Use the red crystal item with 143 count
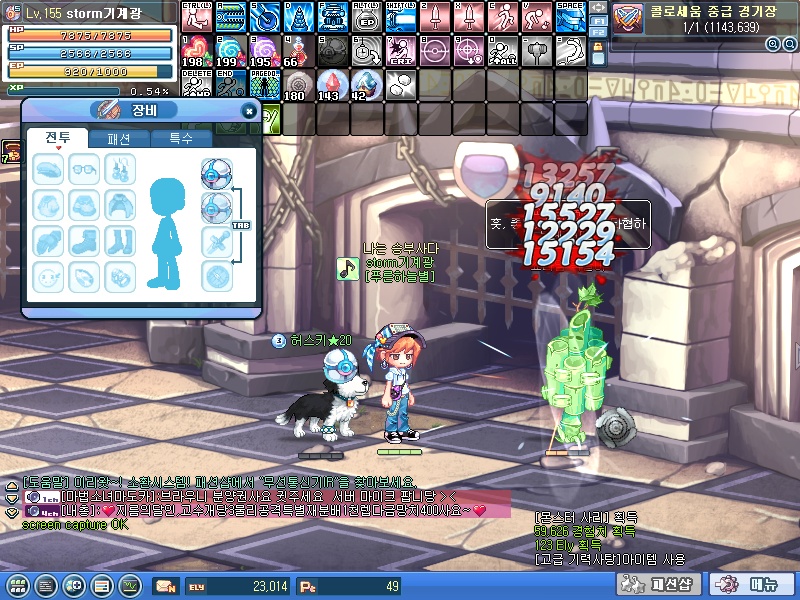Image resolution: width=800 pixels, height=600 pixels. tap(332, 86)
